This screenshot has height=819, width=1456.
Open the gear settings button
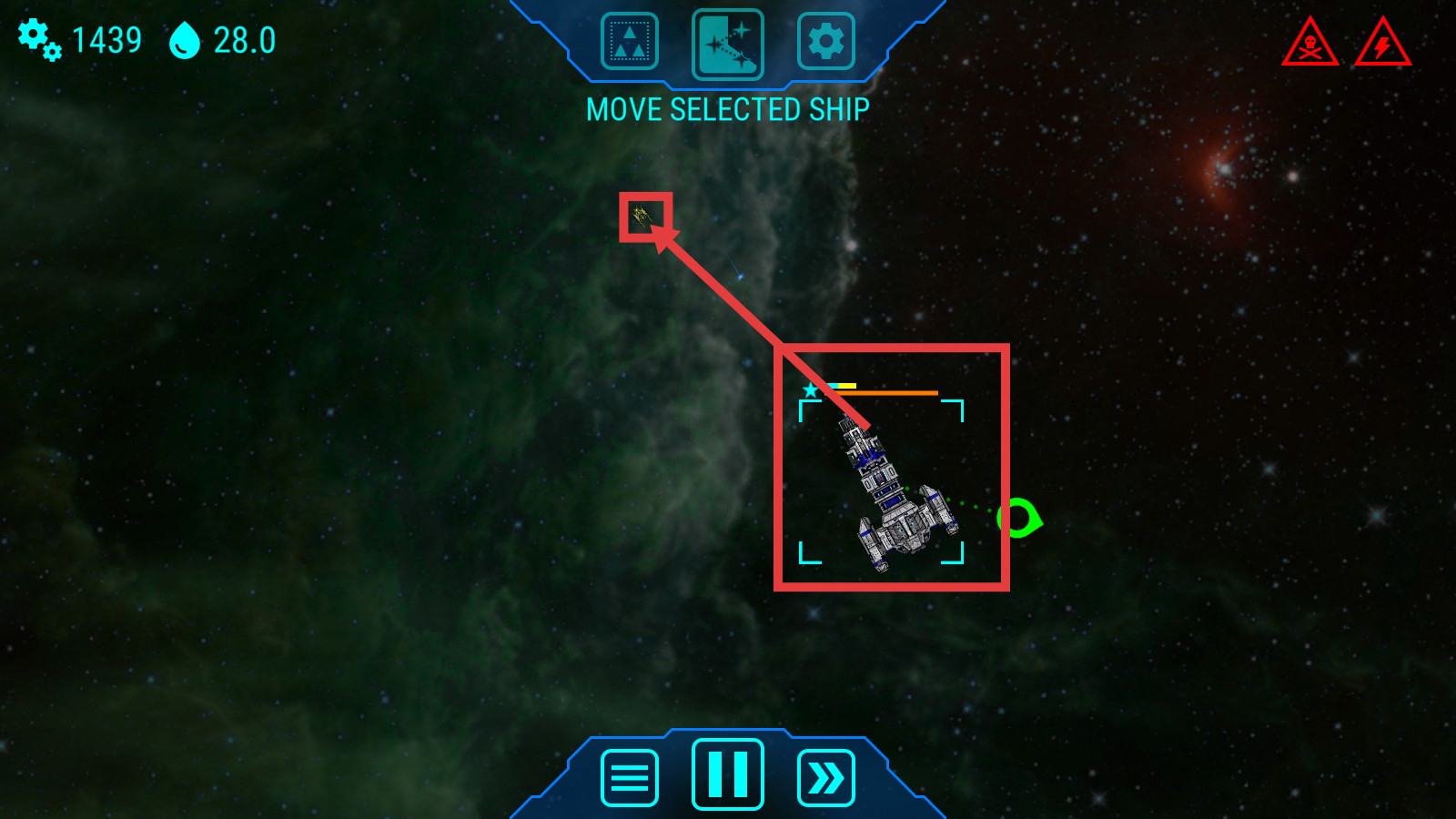pyautogui.click(x=825, y=42)
